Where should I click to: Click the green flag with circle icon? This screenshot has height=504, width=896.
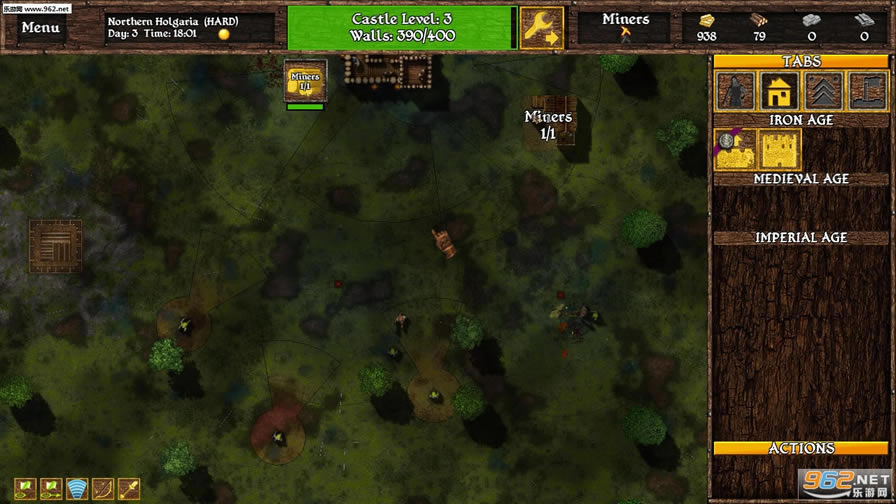(x=25, y=489)
